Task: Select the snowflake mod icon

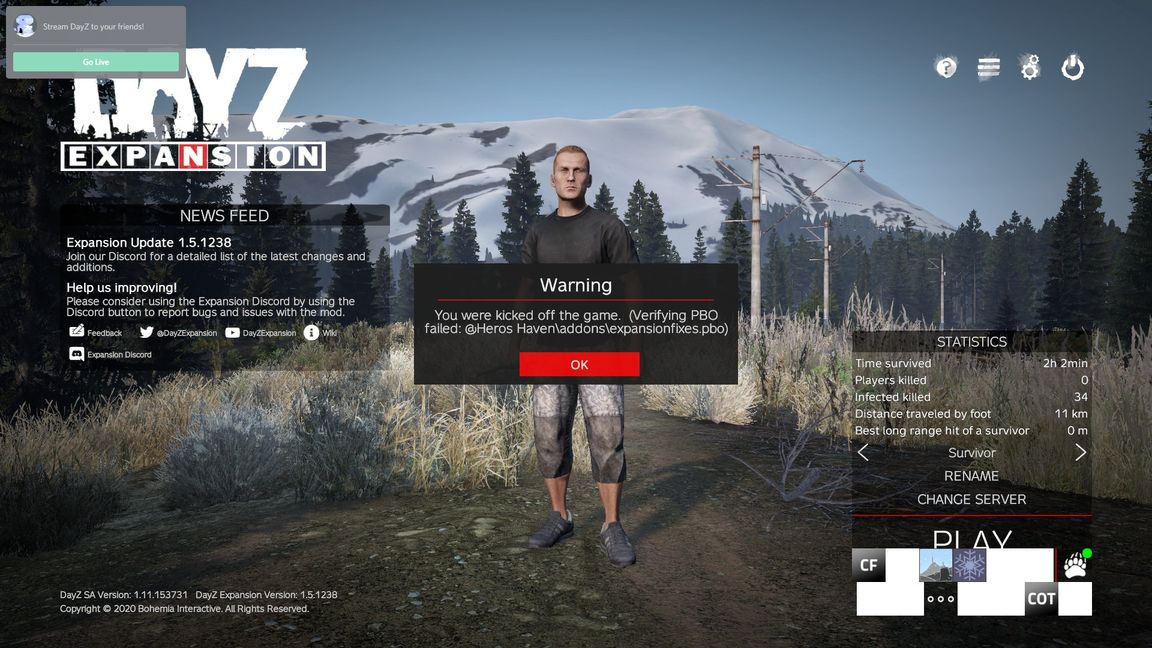Action: coord(970,565)
